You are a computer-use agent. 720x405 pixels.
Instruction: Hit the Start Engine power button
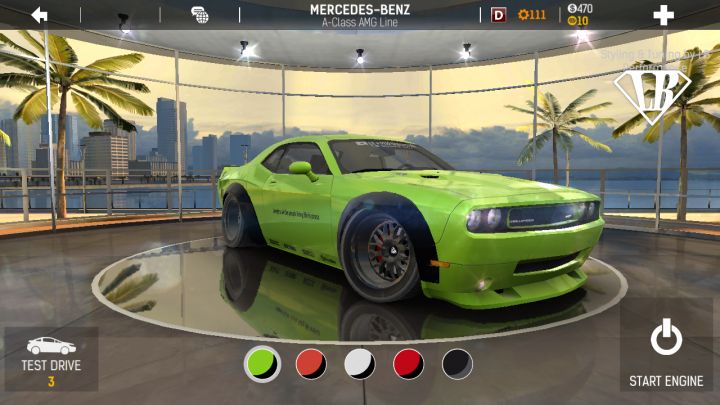point(666,351)
